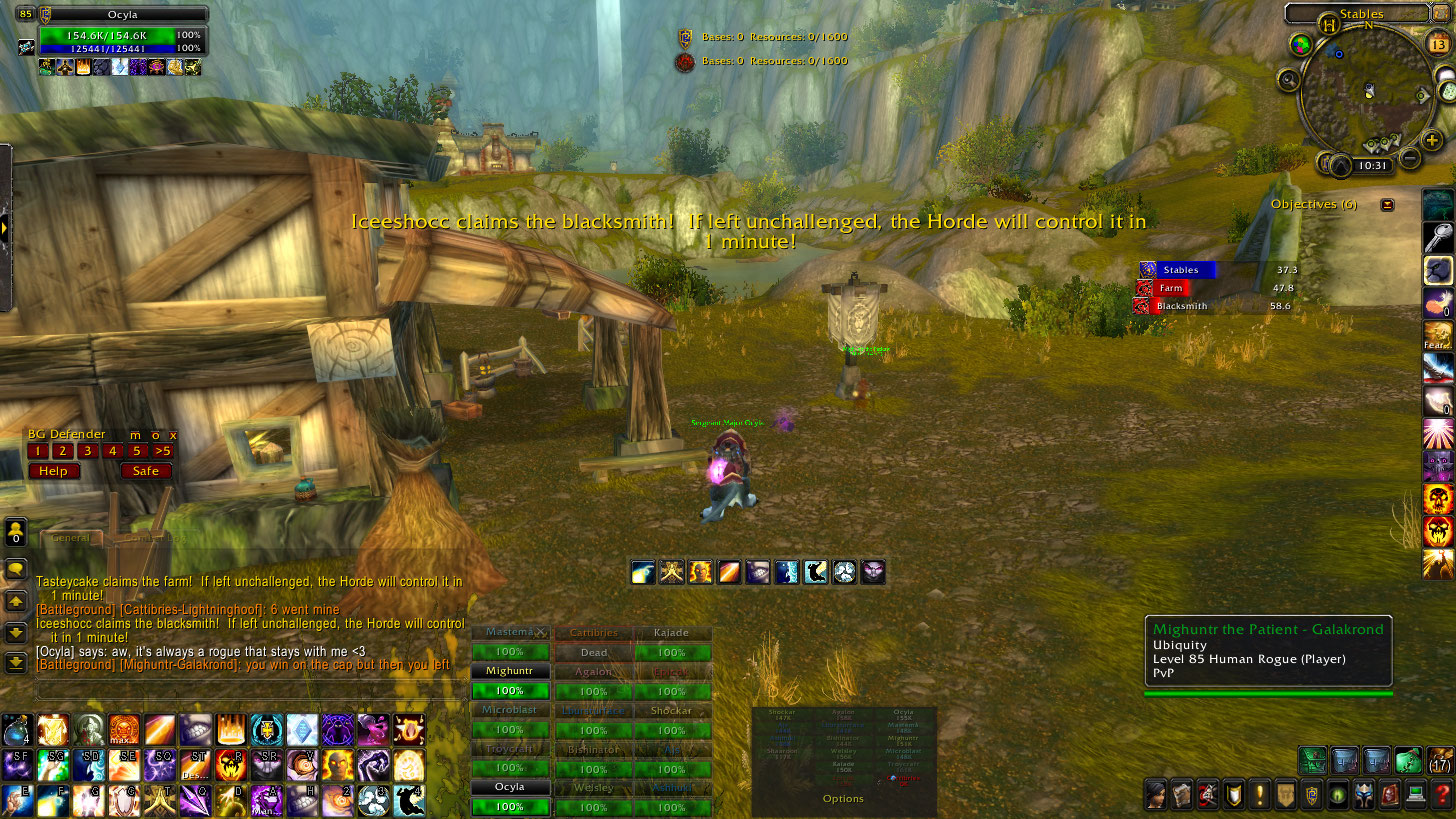Open the calendar button showing 13
This screenshot has height=819, width=1456.
1439,45
